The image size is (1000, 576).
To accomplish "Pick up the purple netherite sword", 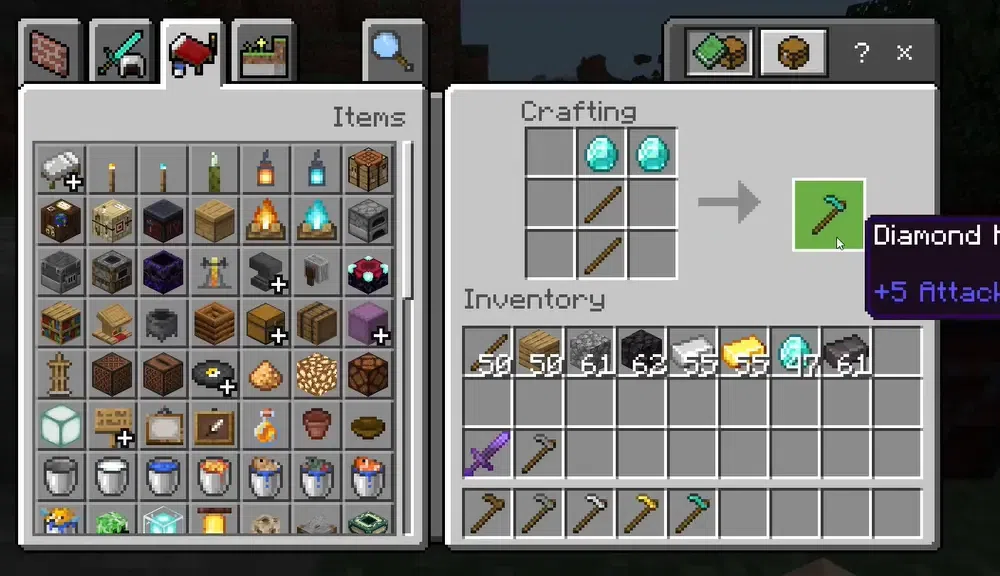I will pos(488,453).
